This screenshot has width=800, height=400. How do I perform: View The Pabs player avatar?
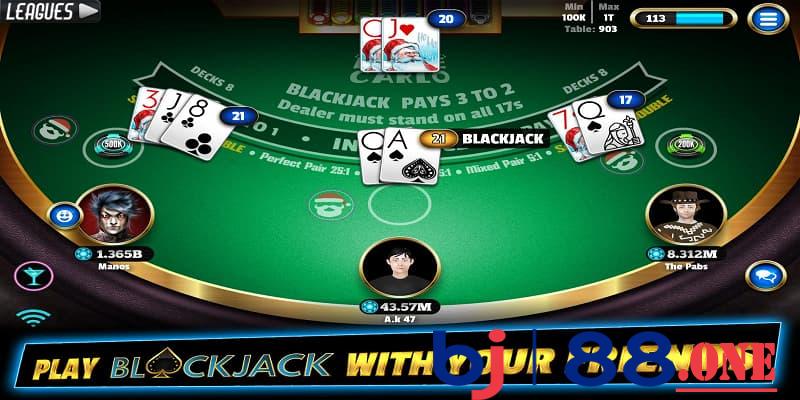pyautogui.click(x=685, y=214)
